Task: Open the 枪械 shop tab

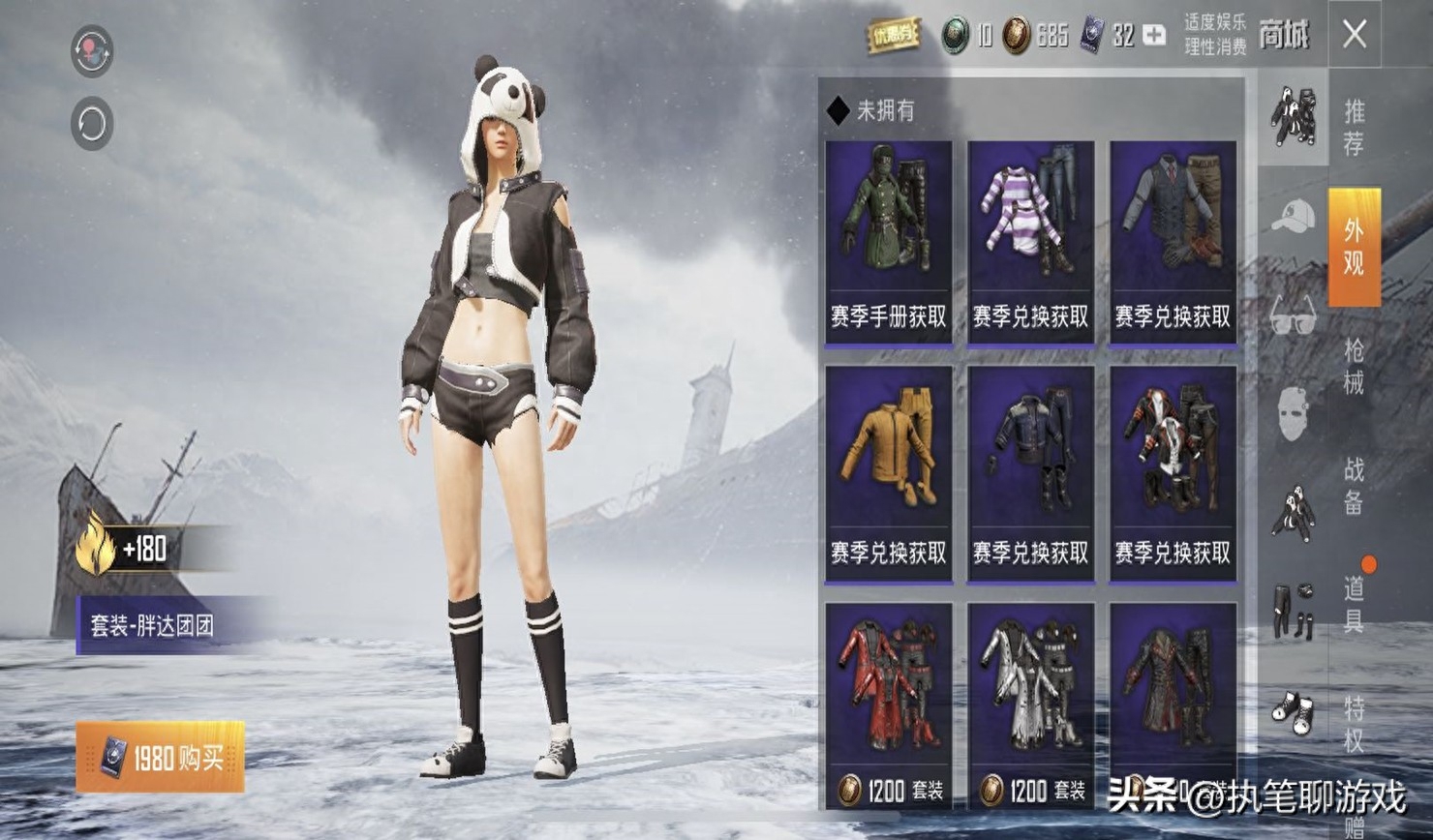Action: (1354, 366)
